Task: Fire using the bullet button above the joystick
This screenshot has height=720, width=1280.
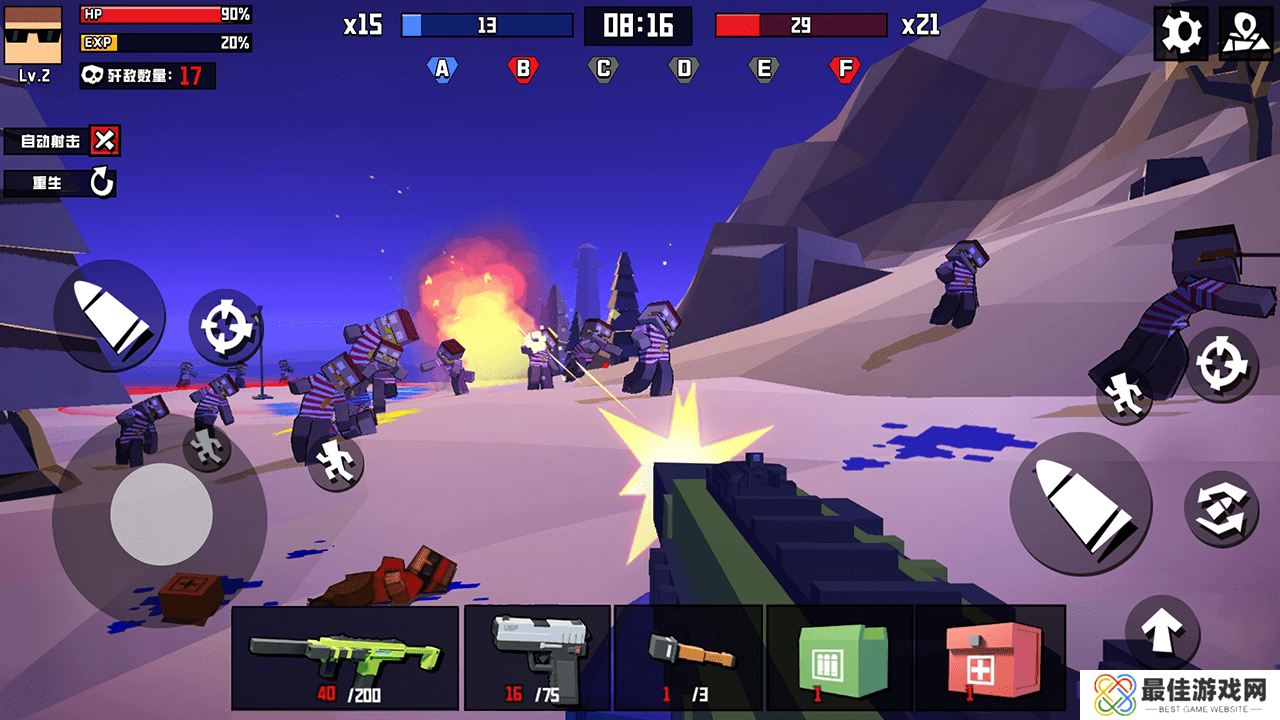Action: pyautogui.click(x=108, y=315)
